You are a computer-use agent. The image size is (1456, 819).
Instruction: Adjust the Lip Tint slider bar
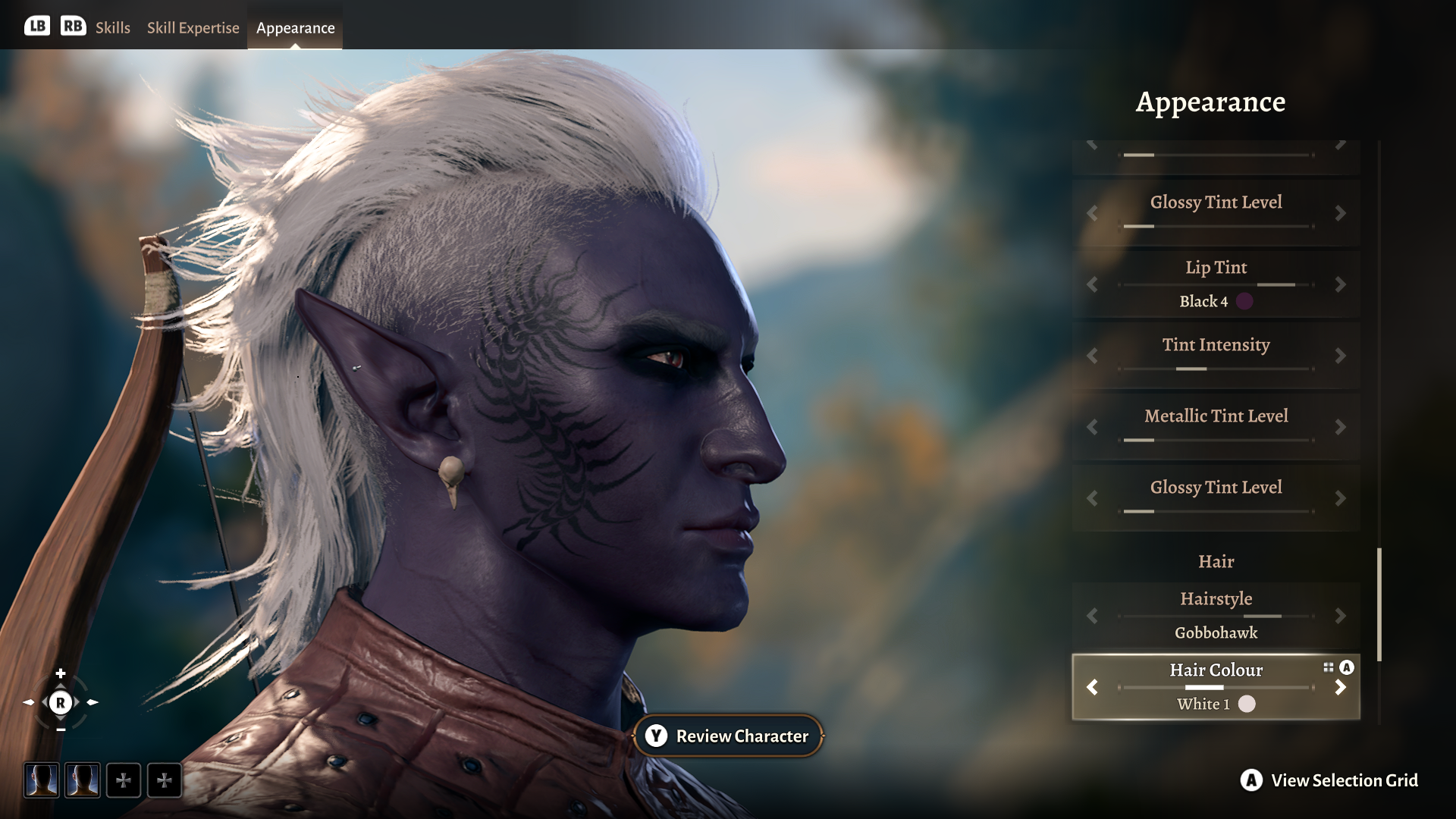point(1216,285)
